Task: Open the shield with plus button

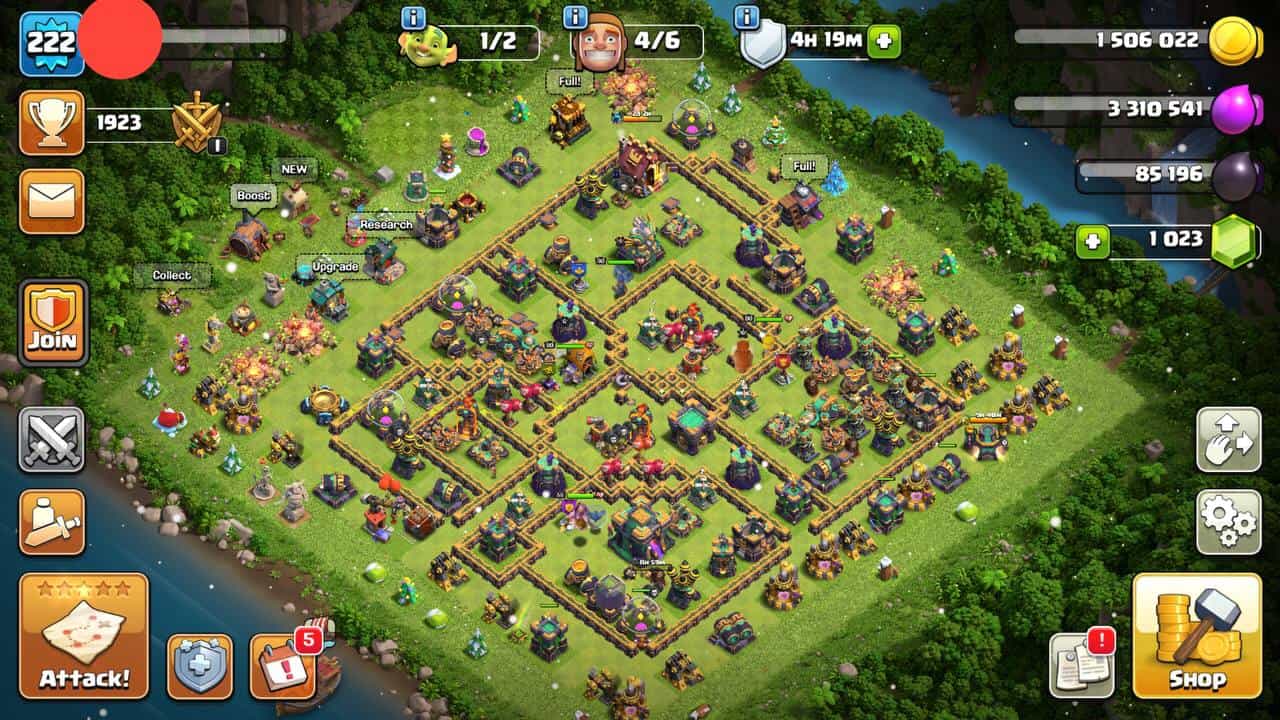Action: click(200, 666)
